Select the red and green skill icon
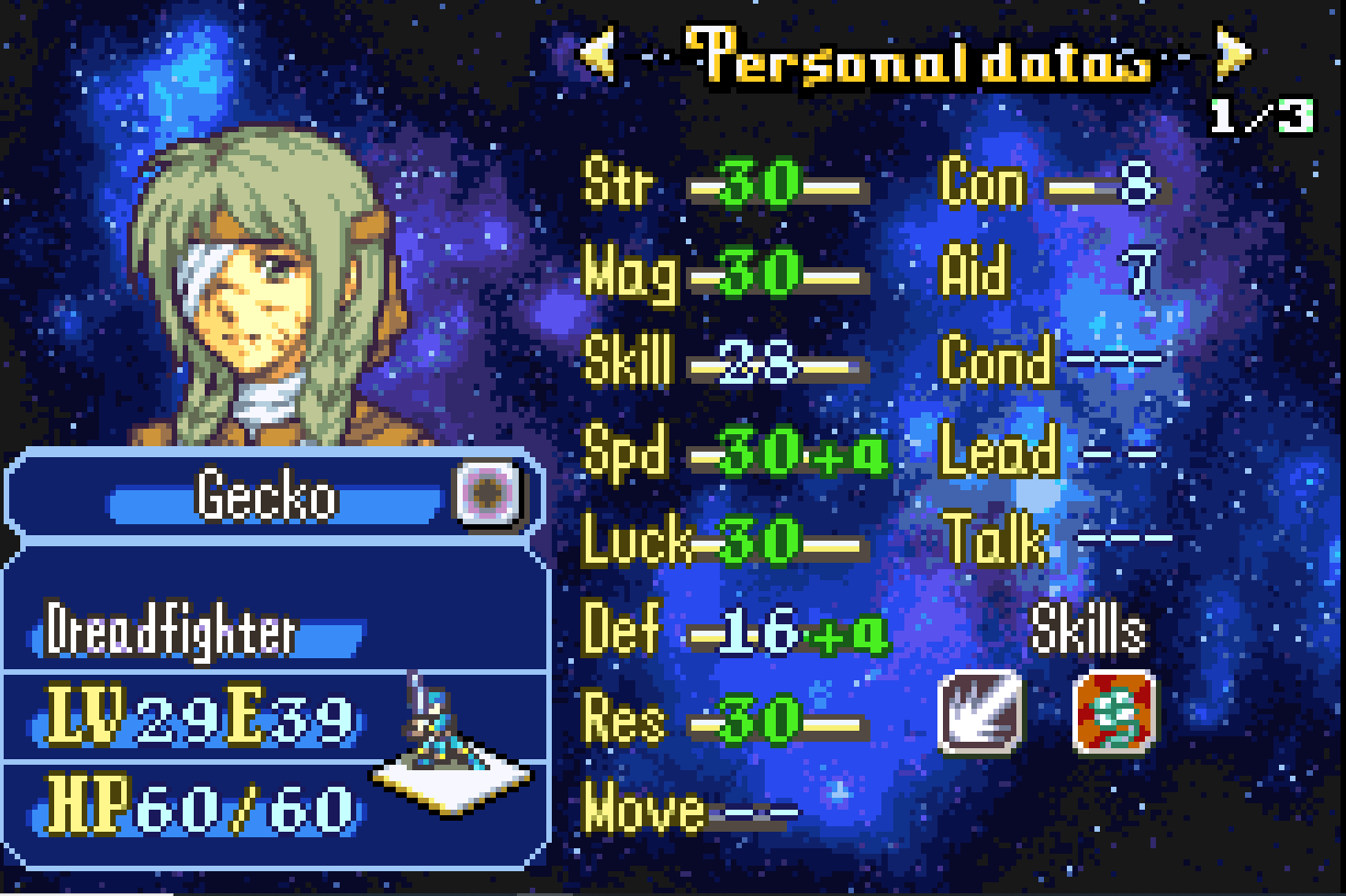Viewport: 1346px width, 896px height. coord(1114,711)
